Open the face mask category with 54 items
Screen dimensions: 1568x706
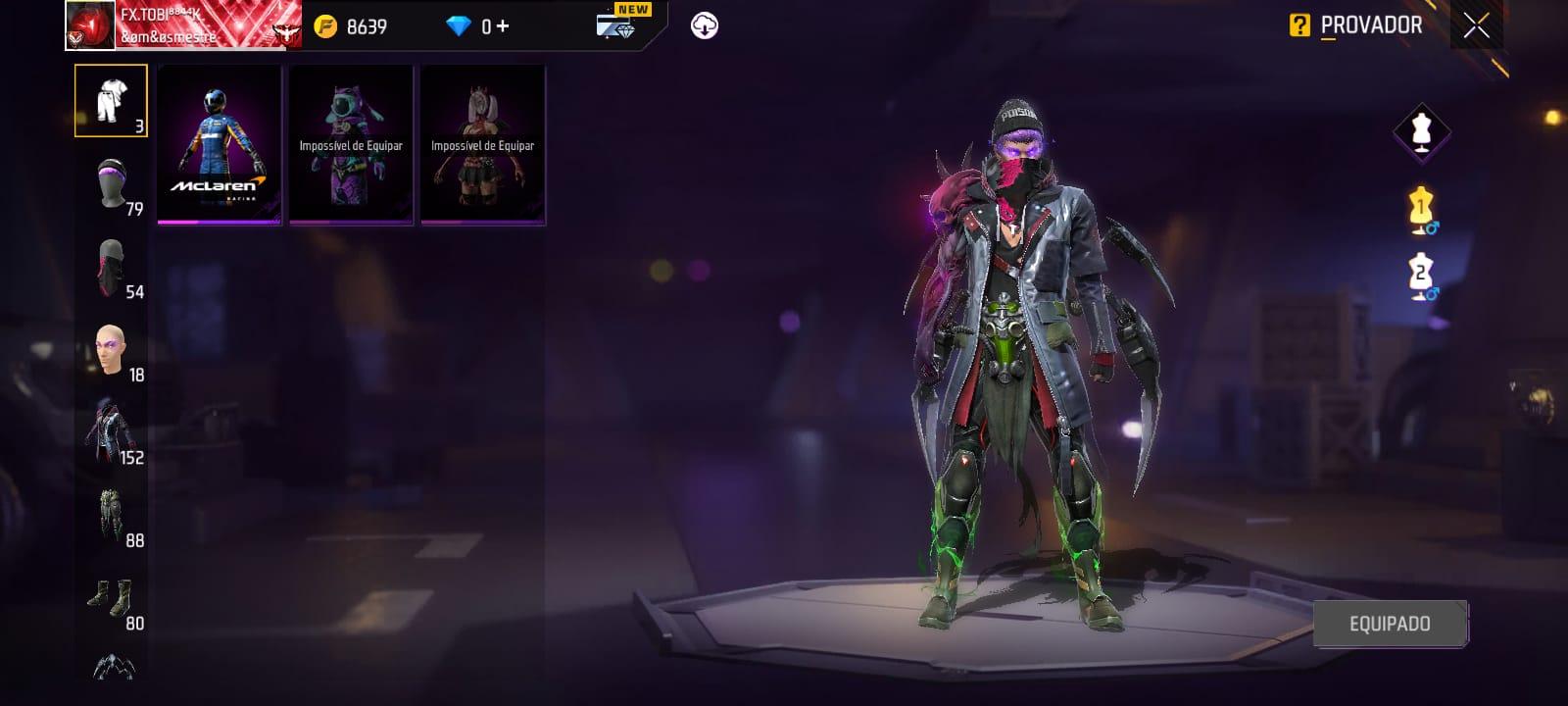click(x=113, y=267)
